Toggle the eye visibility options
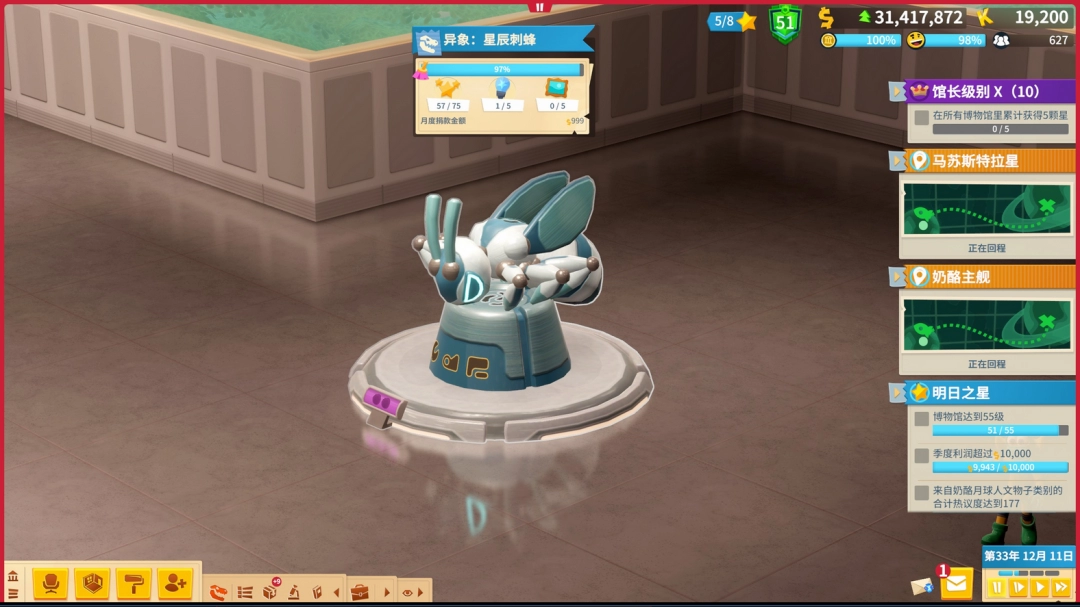Image resolution: width=1080 pixels, height=607 pixels. point(409,592)
